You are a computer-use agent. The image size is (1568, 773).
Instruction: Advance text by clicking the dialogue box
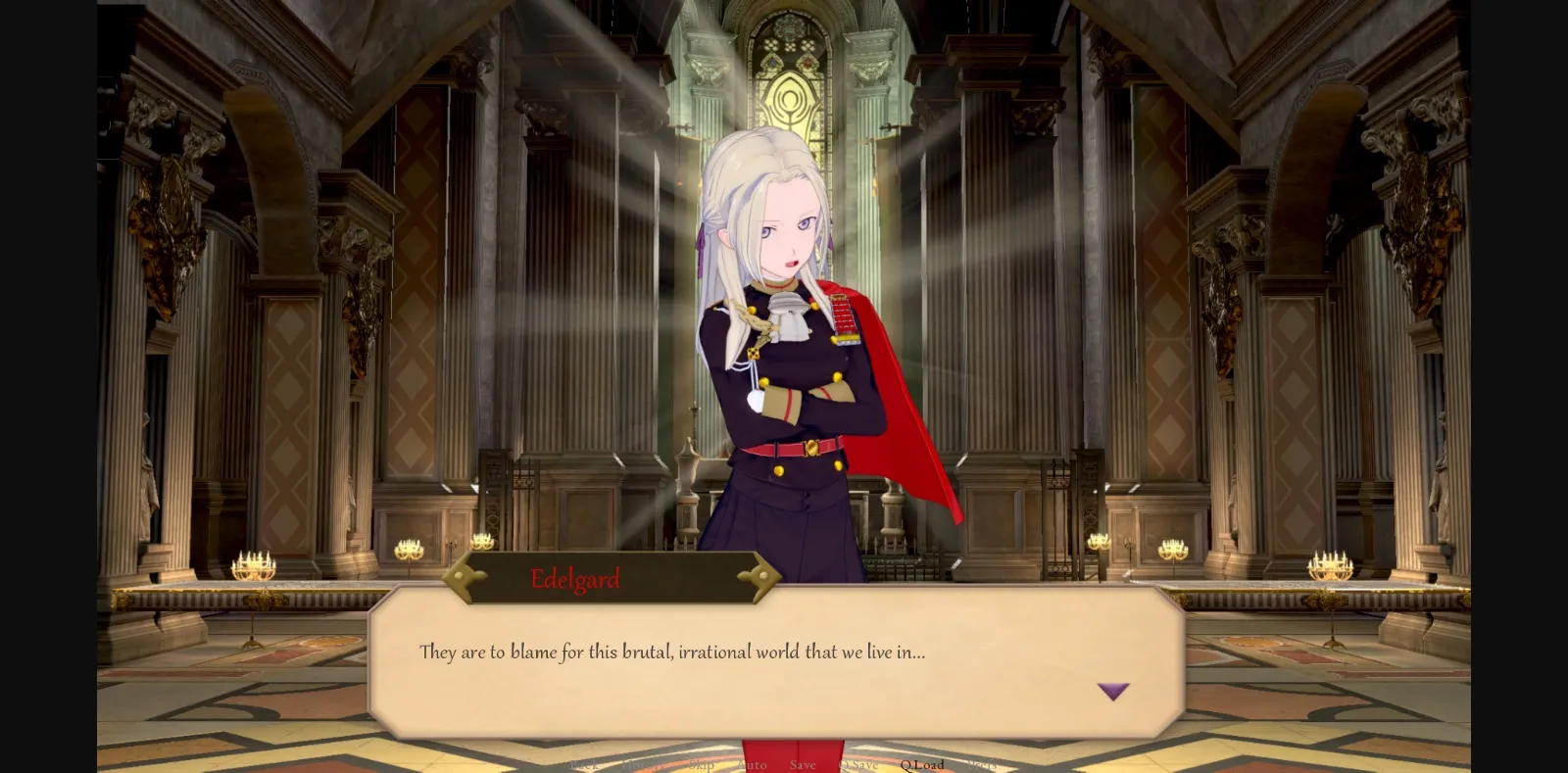point(774,686)
